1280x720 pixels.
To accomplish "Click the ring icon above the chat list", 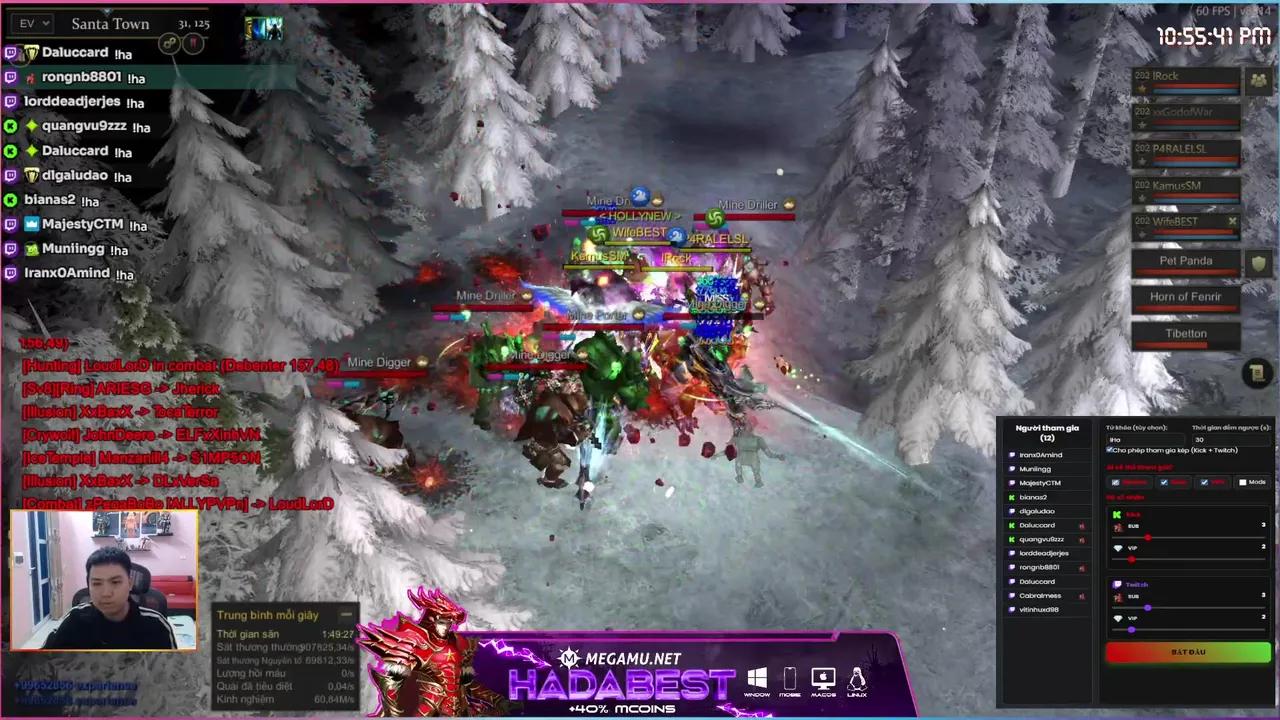I will click(x=169, y=43).
